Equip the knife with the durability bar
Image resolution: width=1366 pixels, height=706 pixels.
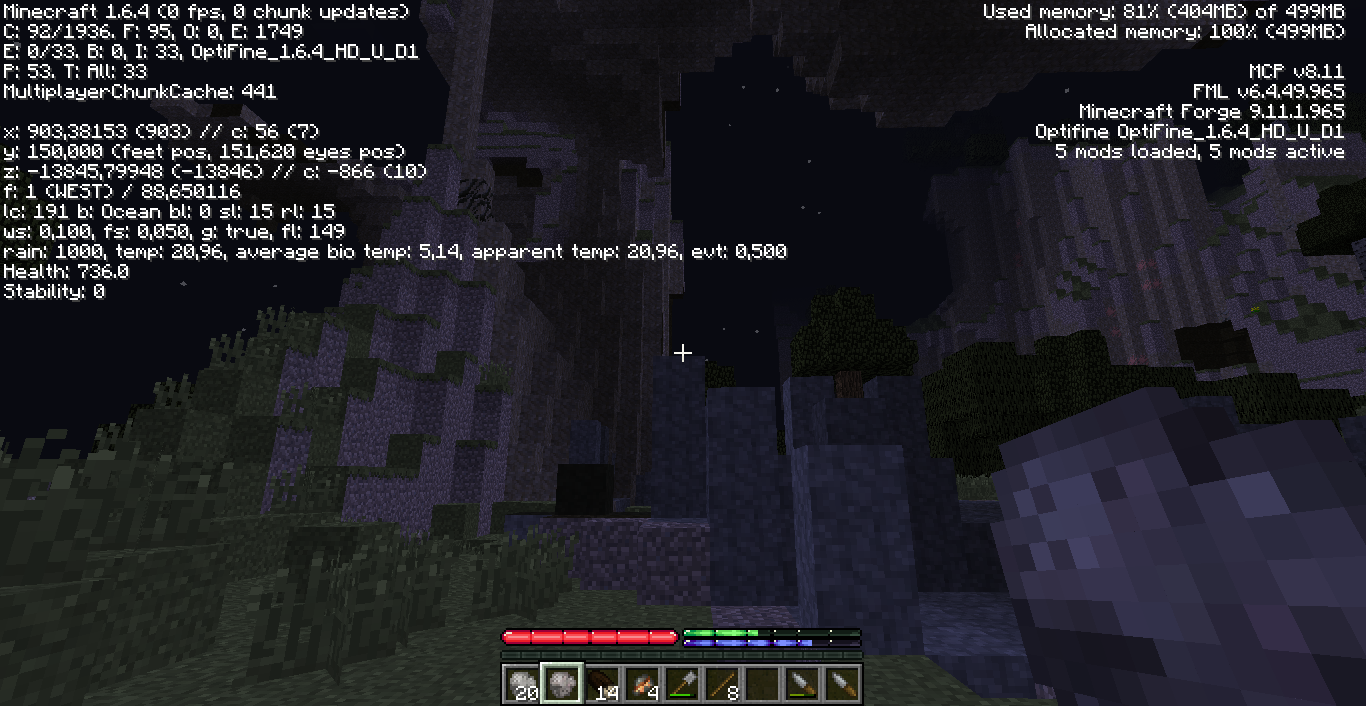point(801,684)
